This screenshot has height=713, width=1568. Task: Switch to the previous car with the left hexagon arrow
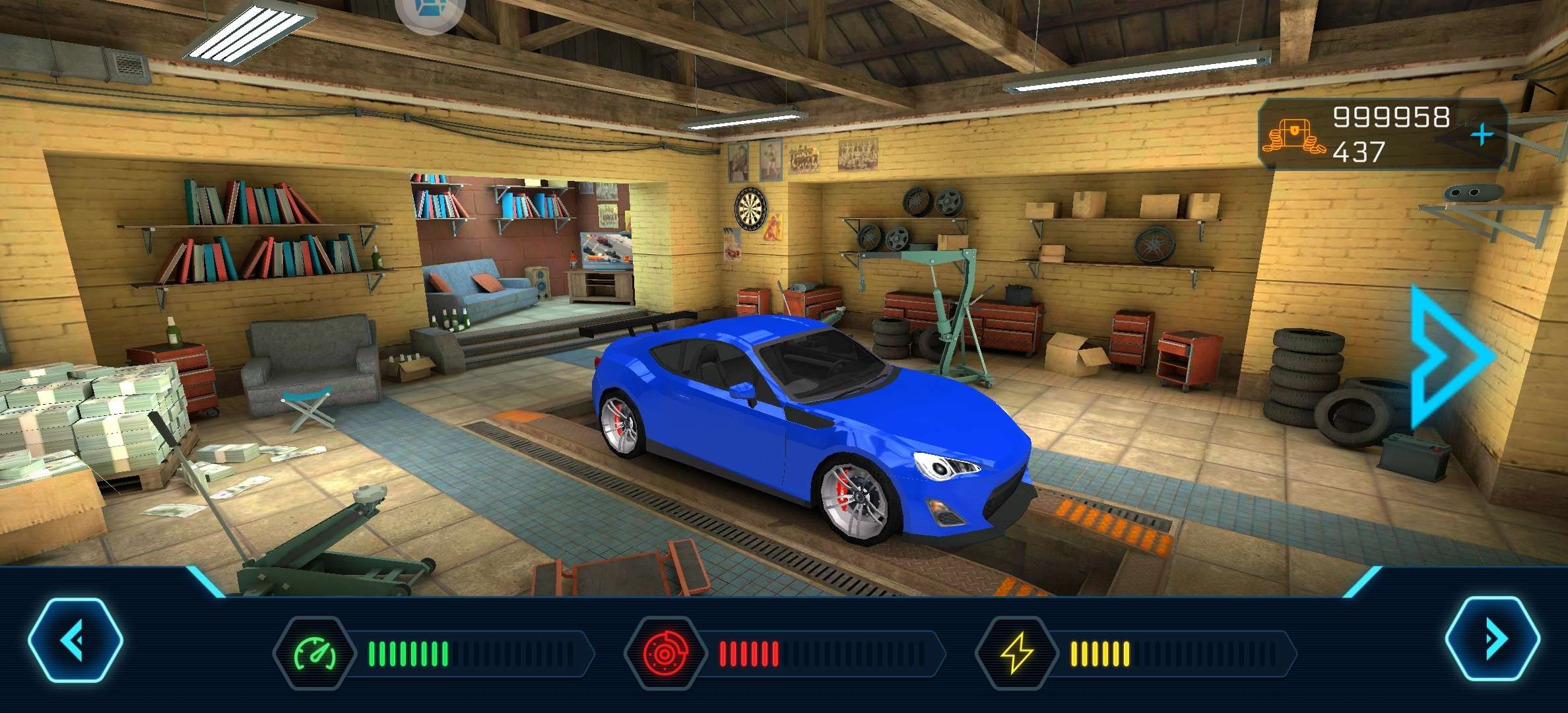[x=75, y=640]
